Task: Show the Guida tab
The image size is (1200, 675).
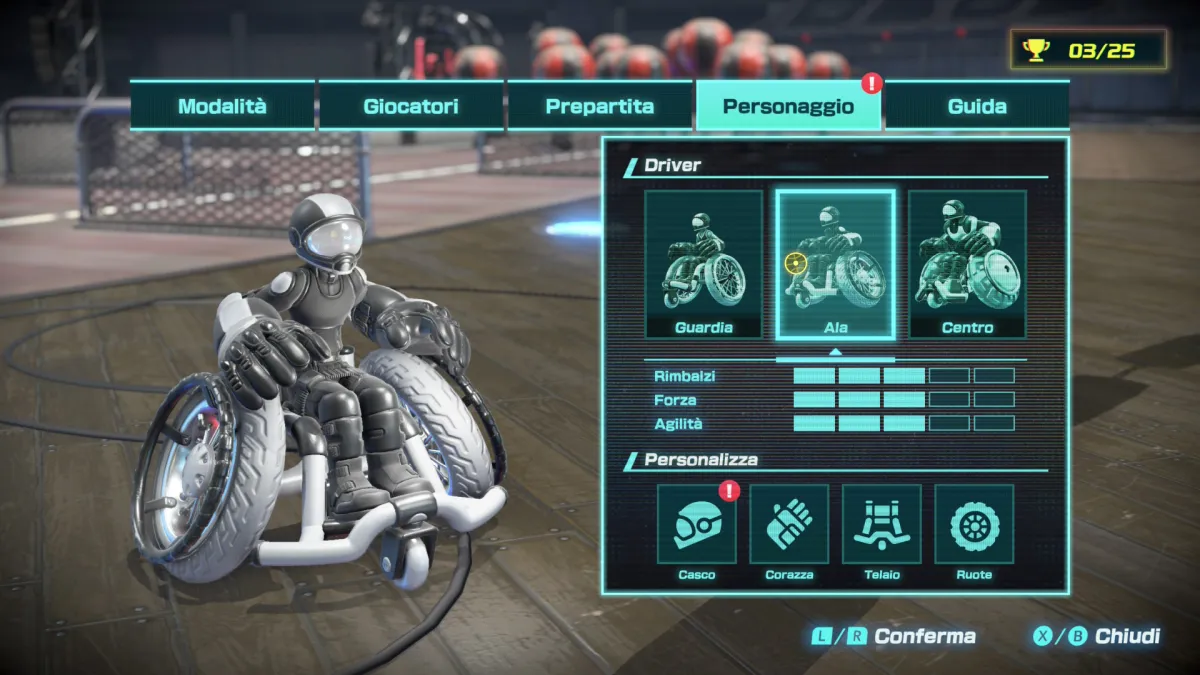Action: tap(977, 106)
